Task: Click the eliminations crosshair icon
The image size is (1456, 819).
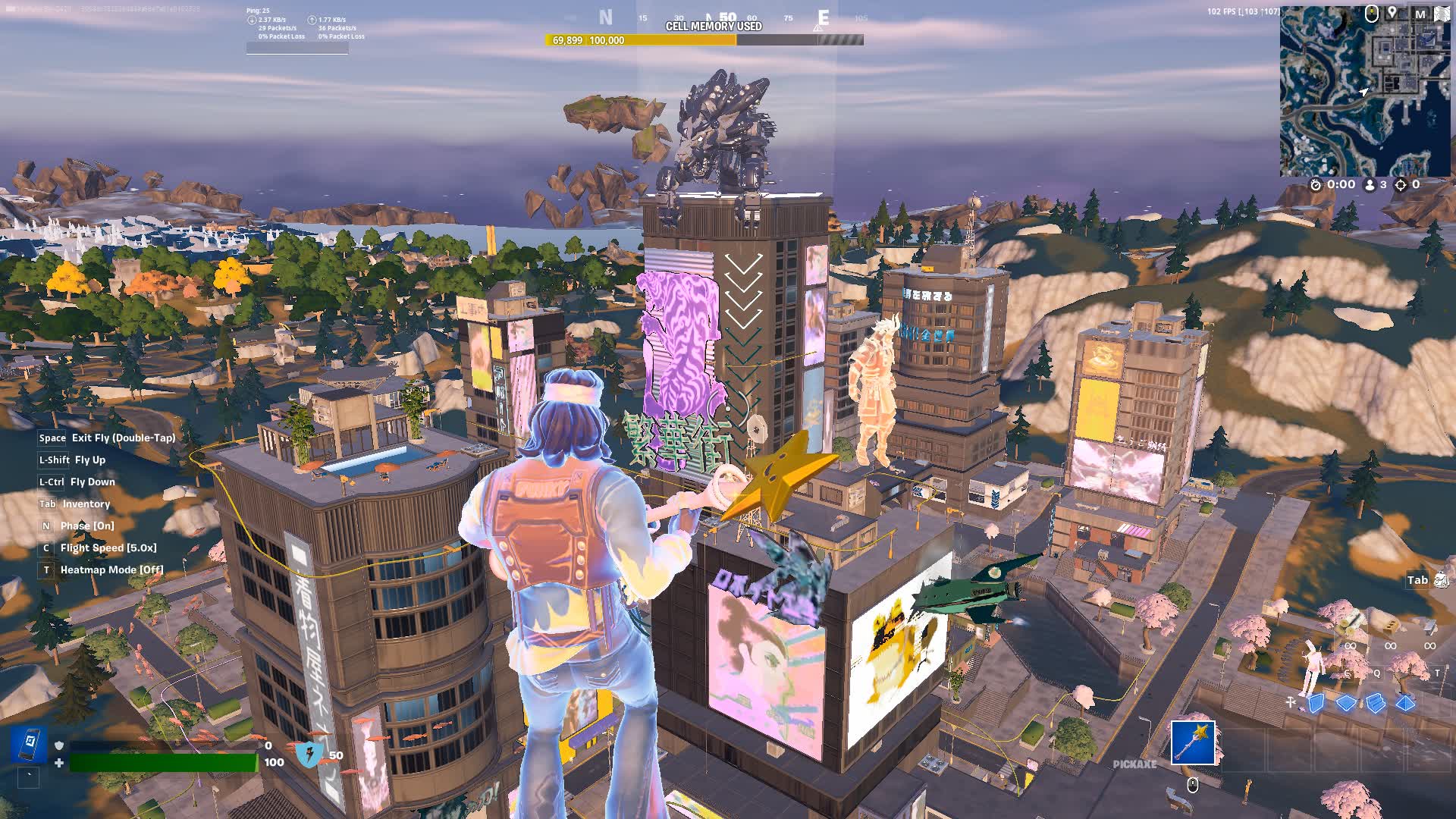Action: (1400, 184)
